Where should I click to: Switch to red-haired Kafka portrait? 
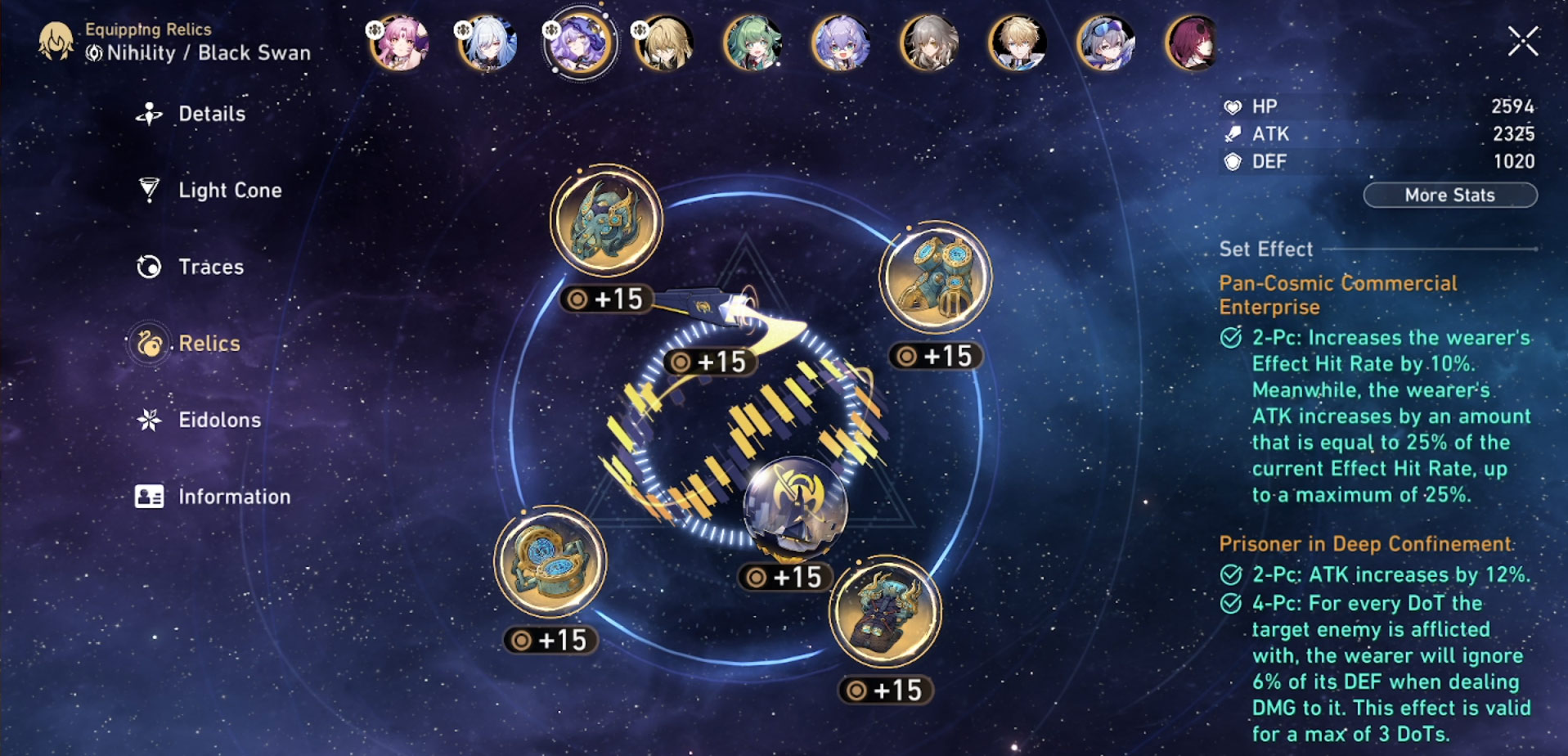(x=1192, y=43)
